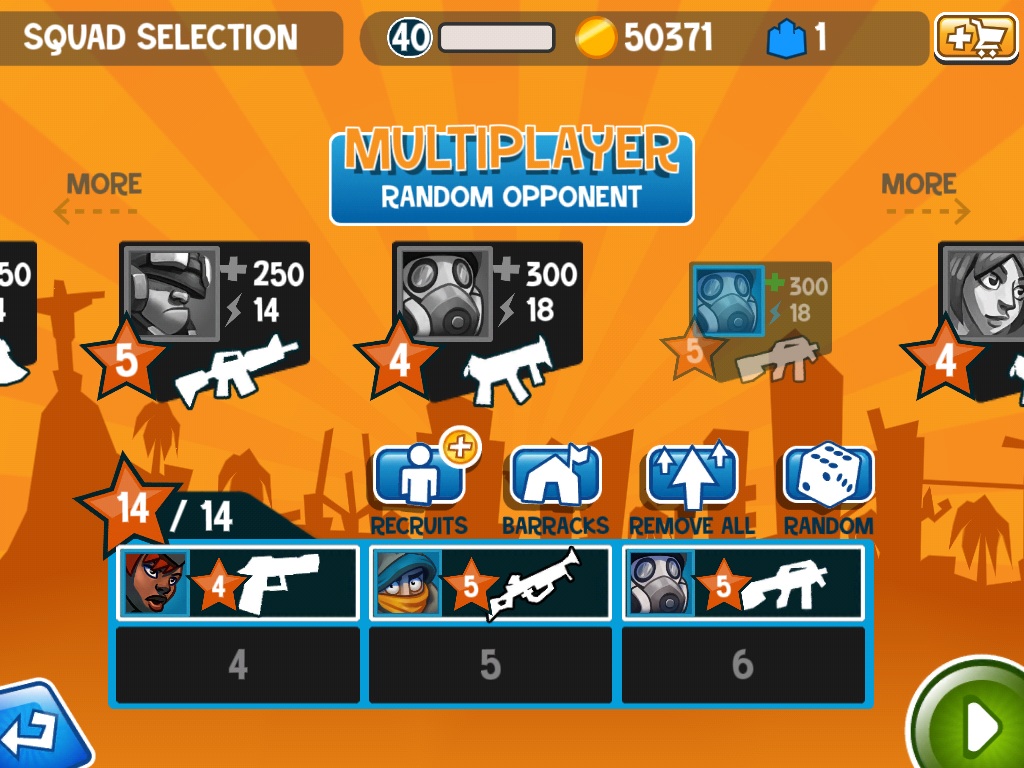Select the red-haired pistol squad member slot

click(x=238, y=584)
